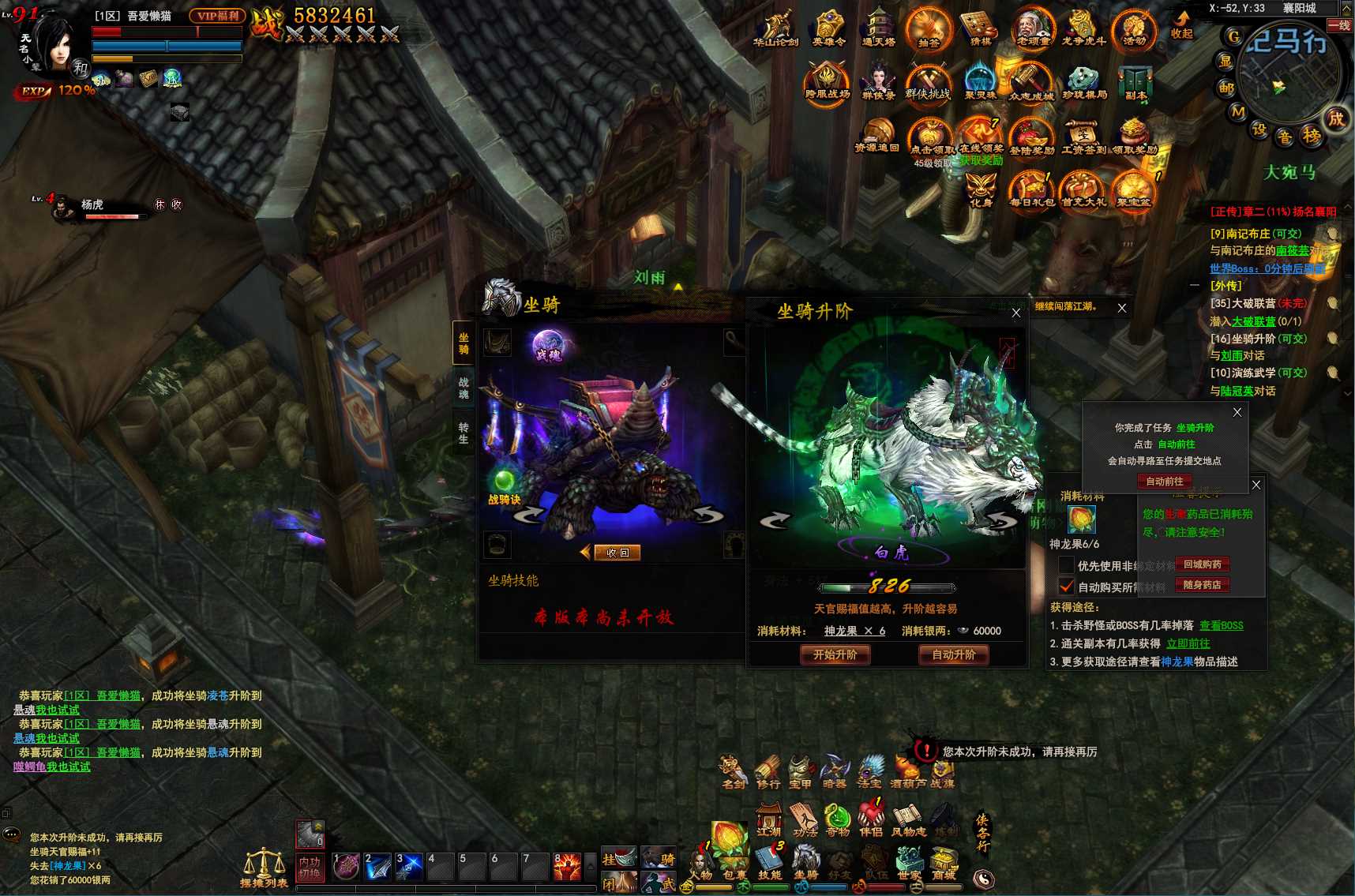Switch to the 战魂 side tab
The height and width of the screenshot is (896, 1355).
pos(464,388)
